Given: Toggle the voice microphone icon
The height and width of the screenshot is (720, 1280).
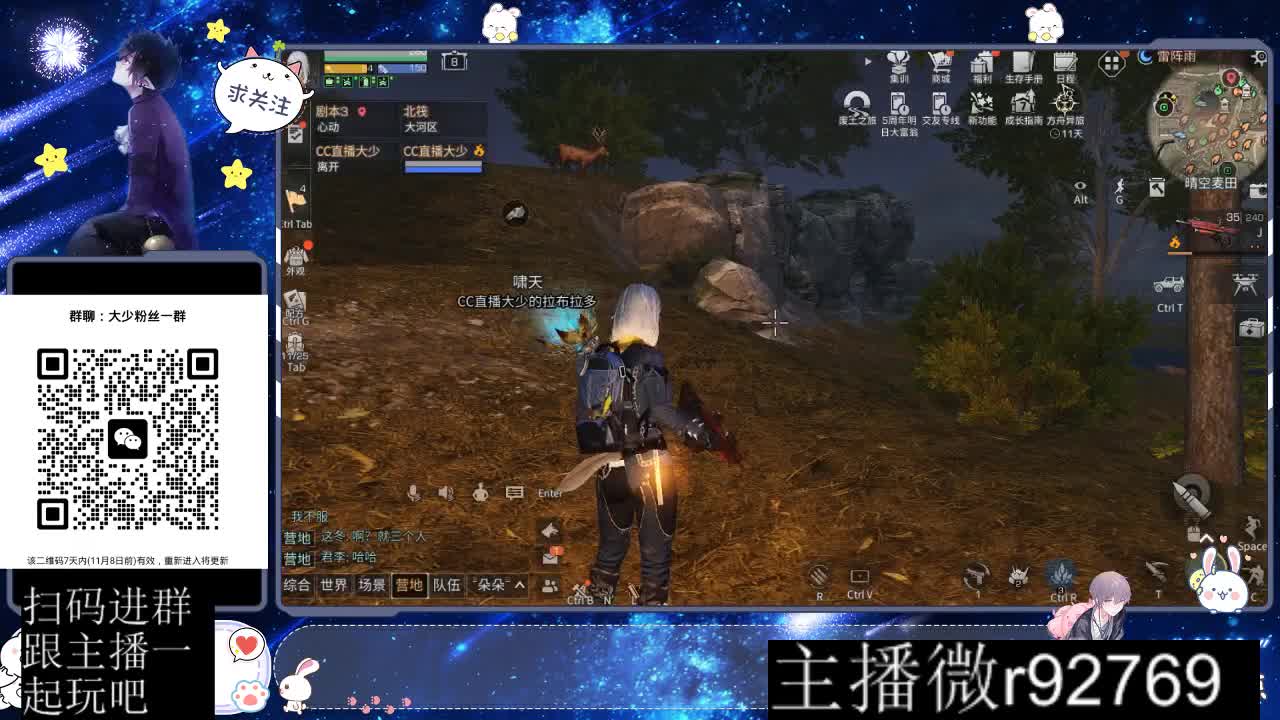Looking at the screenshot, I should [x=415, y=492].
